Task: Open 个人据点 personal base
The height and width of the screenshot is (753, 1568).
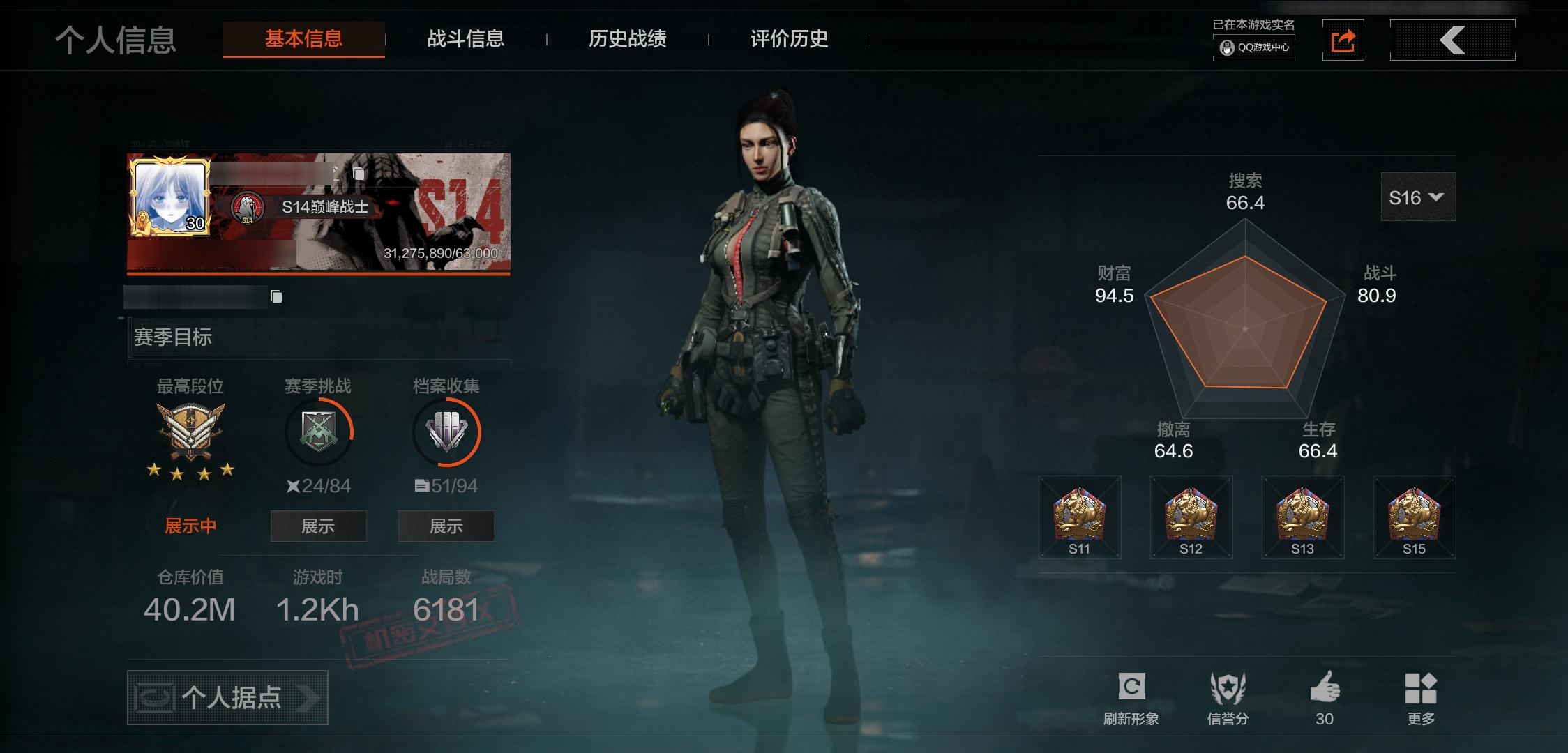Action: tap(227, 697)
